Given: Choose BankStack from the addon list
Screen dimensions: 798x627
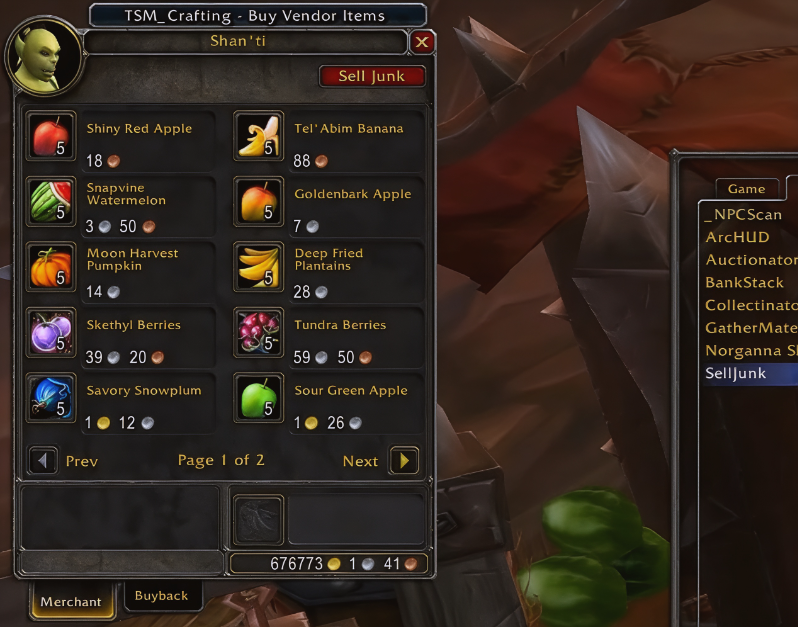Looking at the screenshot, I should [x=744, y=283].
